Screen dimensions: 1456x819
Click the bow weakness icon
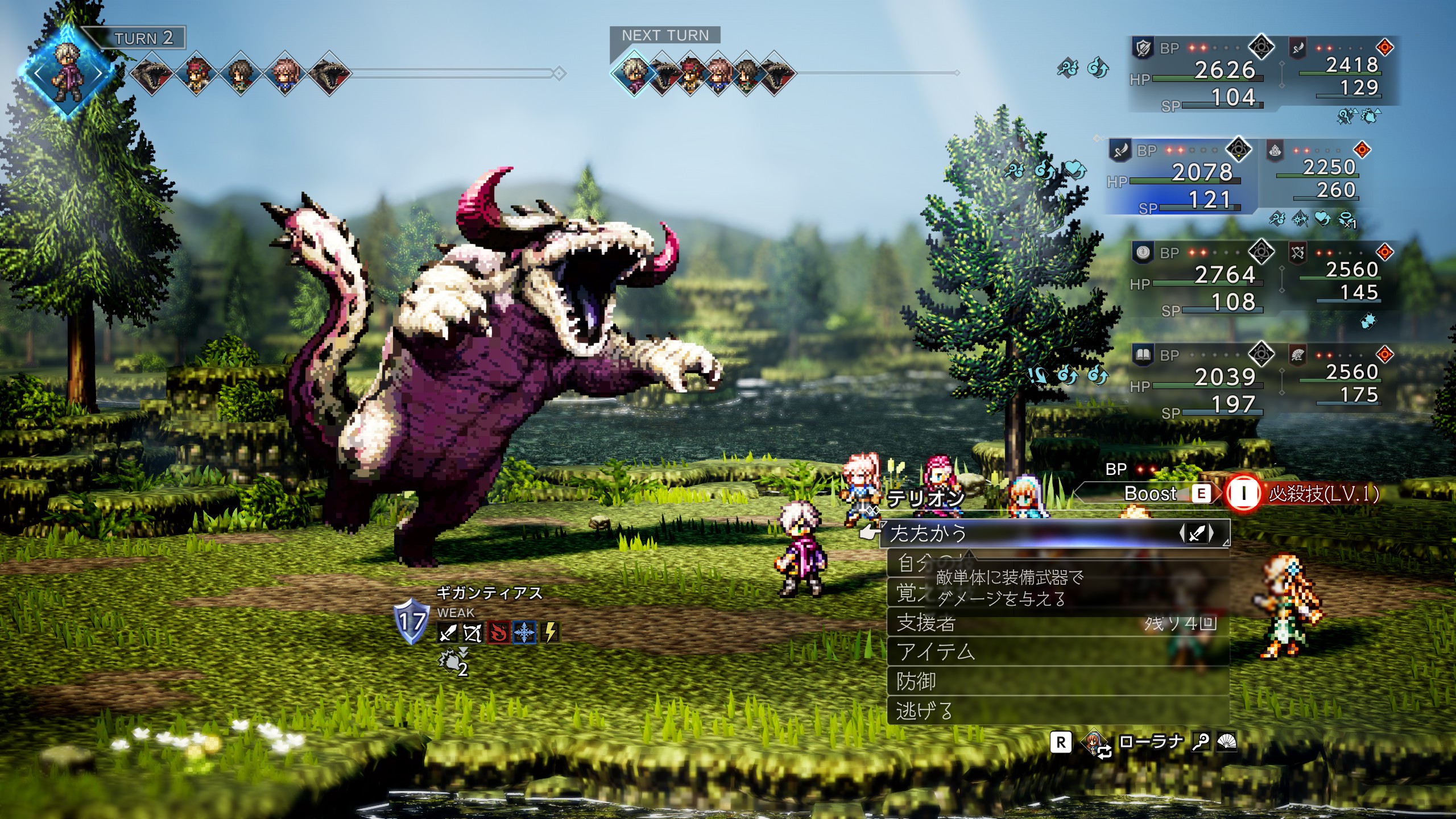pyautogui.click(x=473, y=632)
